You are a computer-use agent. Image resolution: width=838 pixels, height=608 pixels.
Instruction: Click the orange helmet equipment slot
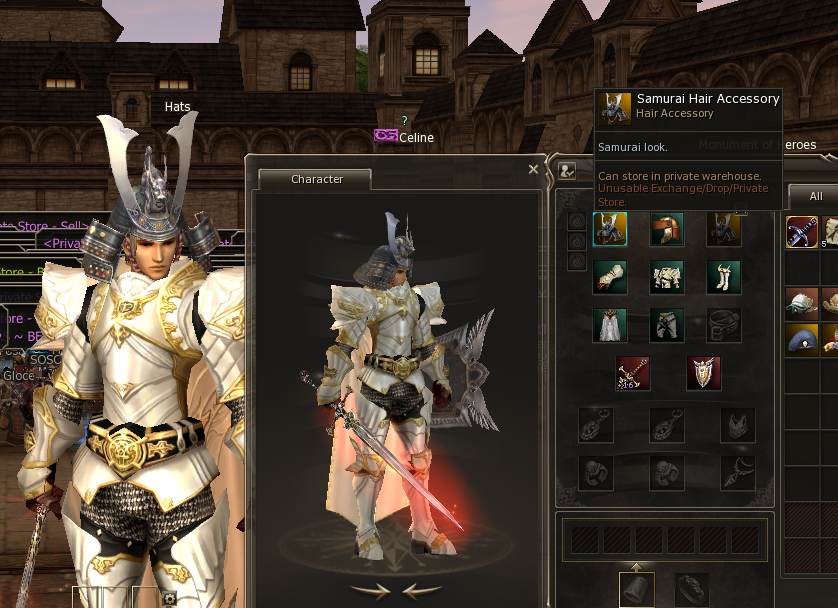(667, 229)
